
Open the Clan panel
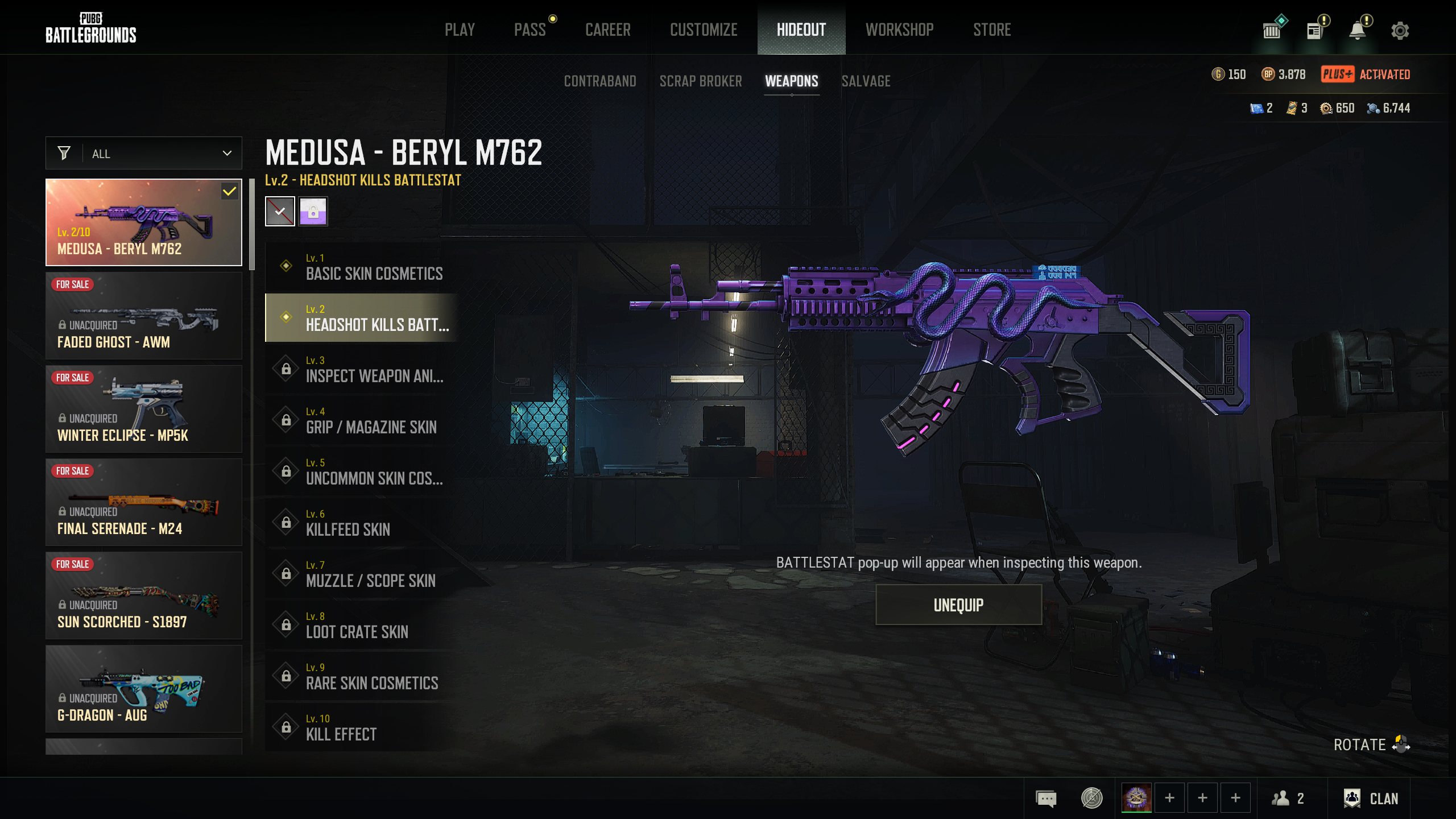(1371, 799)
